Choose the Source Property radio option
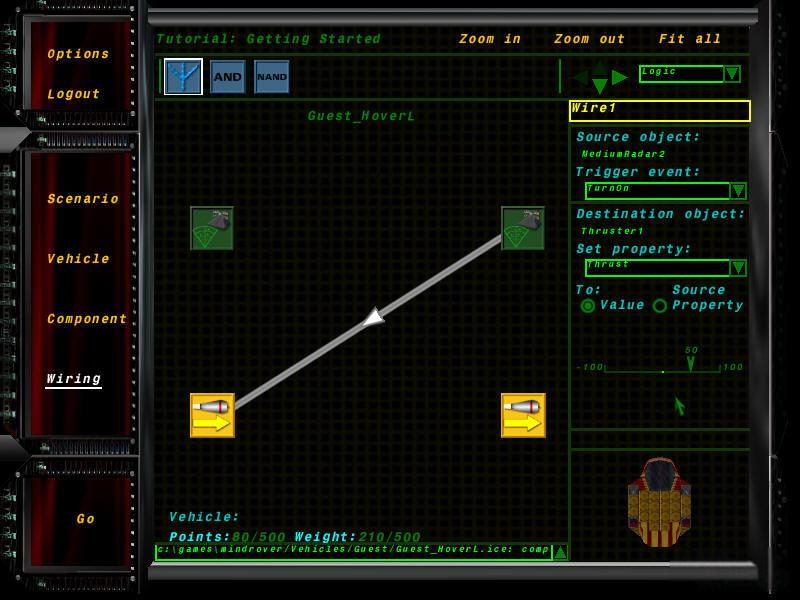Screen dimensions: 800x600 (x=660, y=306)
